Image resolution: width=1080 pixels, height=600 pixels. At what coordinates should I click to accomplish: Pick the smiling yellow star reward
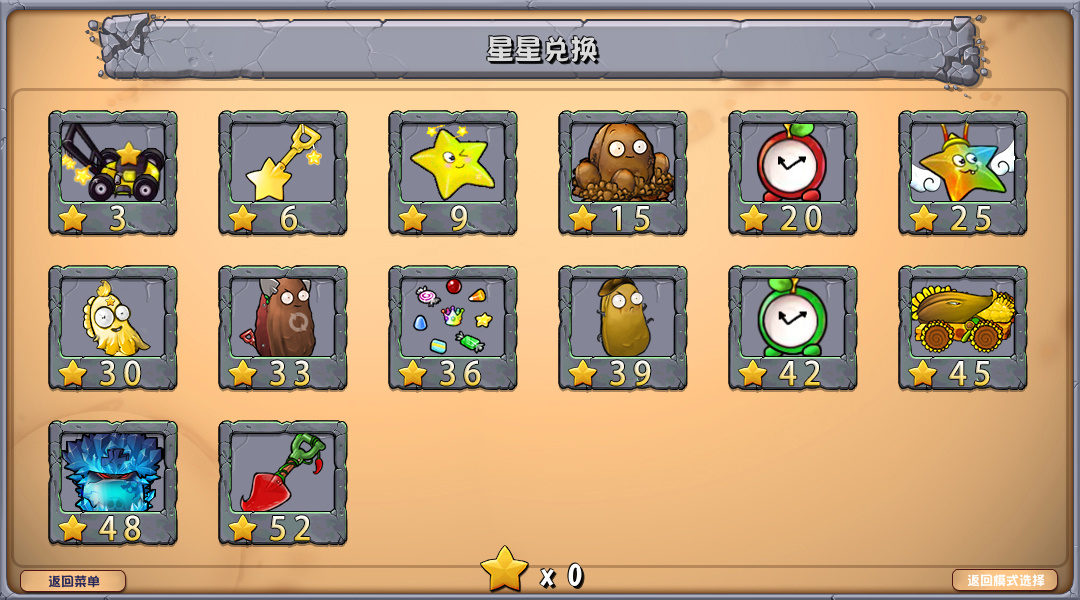(x=453, y=172)
